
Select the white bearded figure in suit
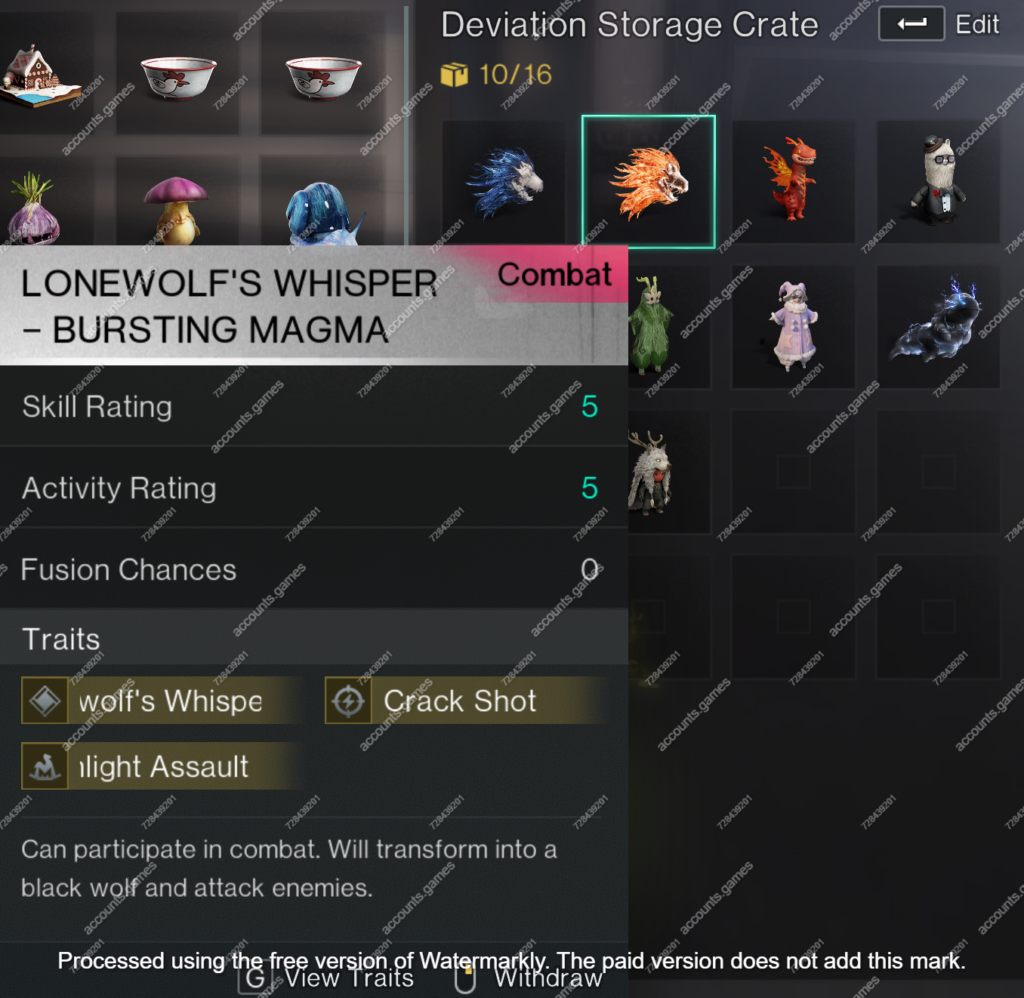click(937, 180)
